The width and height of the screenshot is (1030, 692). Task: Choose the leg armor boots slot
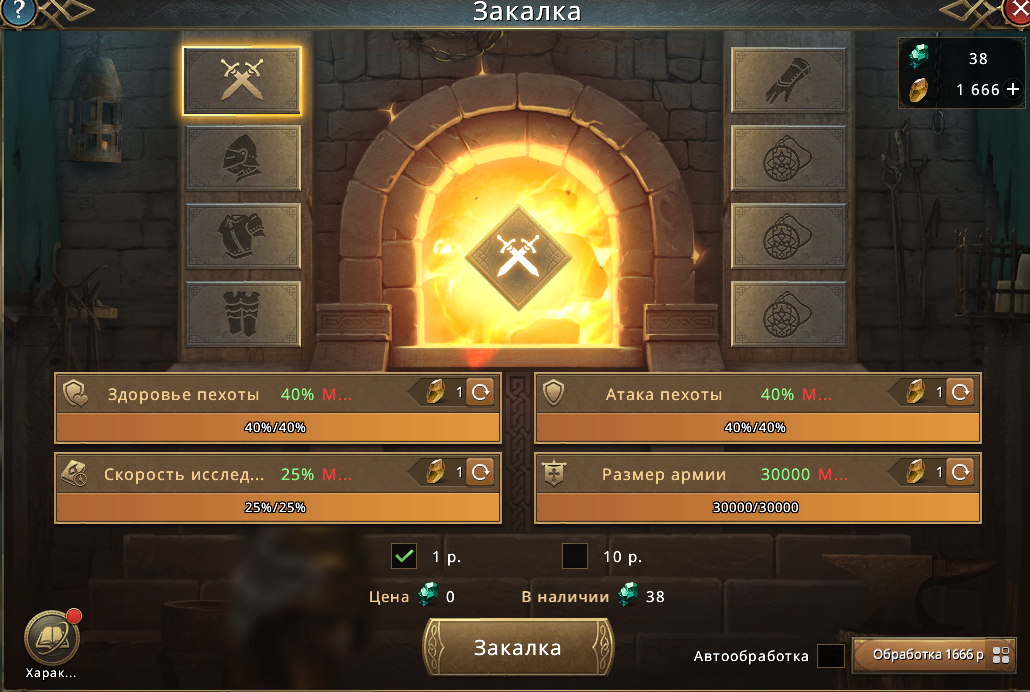click(242, 312)
